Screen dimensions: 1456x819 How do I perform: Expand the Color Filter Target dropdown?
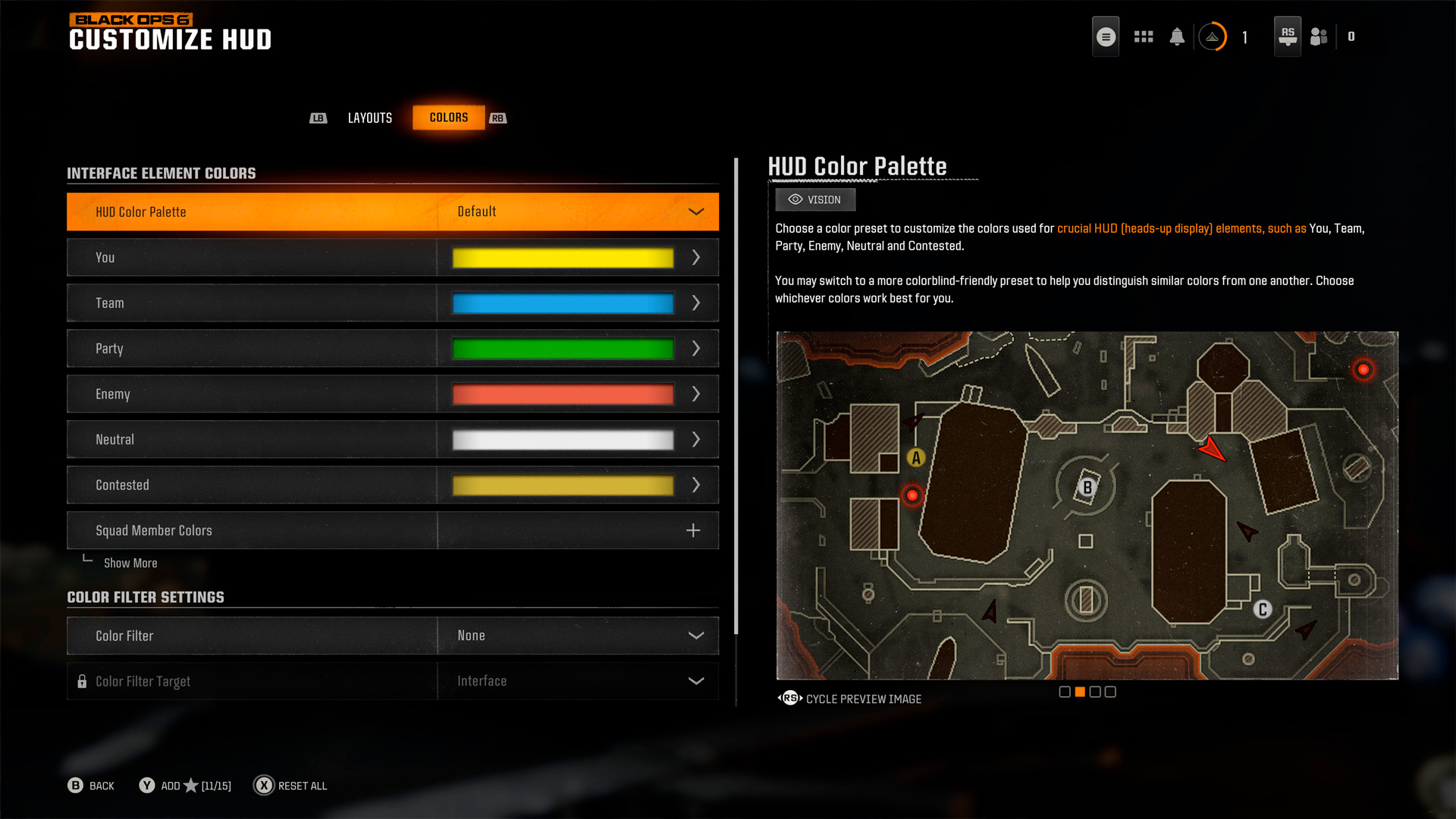(x=576, y=681)
